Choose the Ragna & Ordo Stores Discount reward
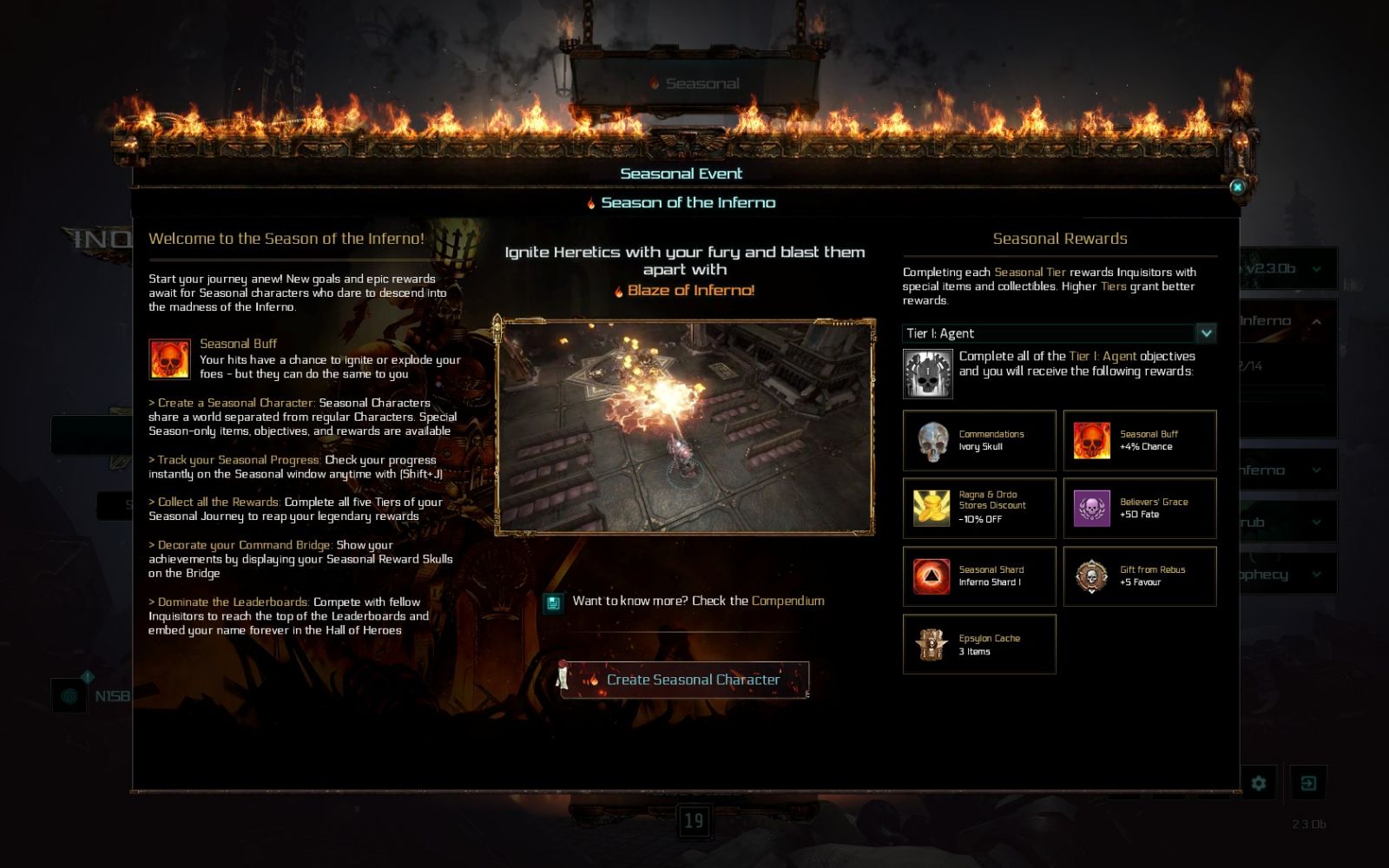1389x868 pixels. click(x=979, y=508)
